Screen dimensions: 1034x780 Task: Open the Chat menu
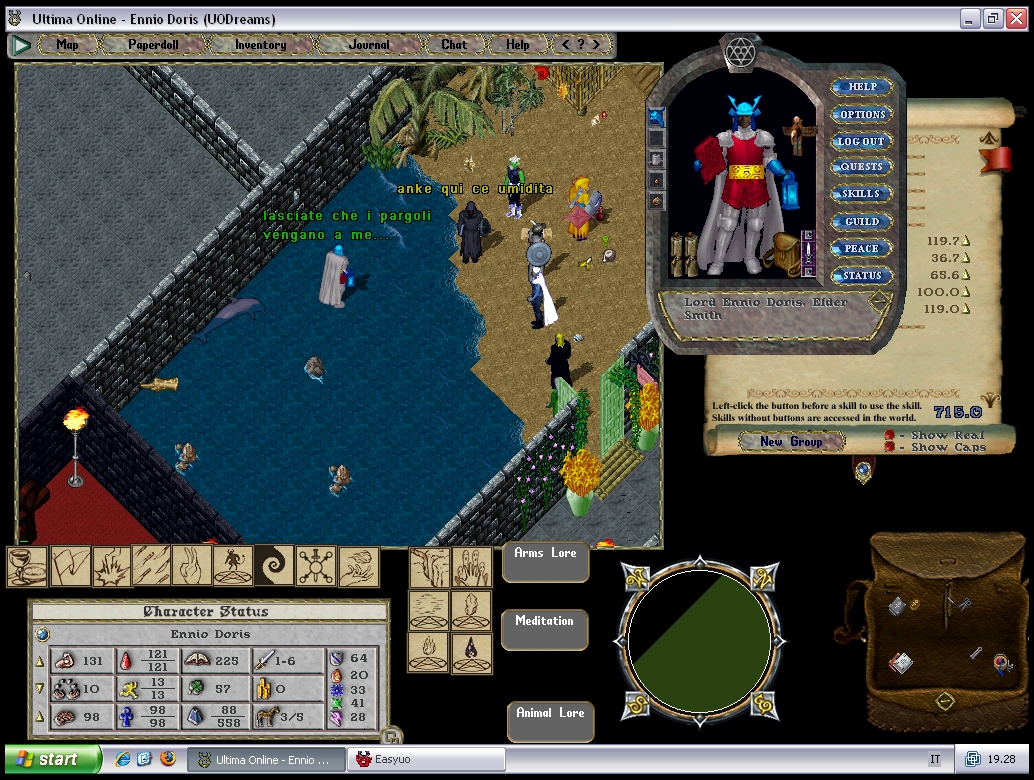(454, 45)
